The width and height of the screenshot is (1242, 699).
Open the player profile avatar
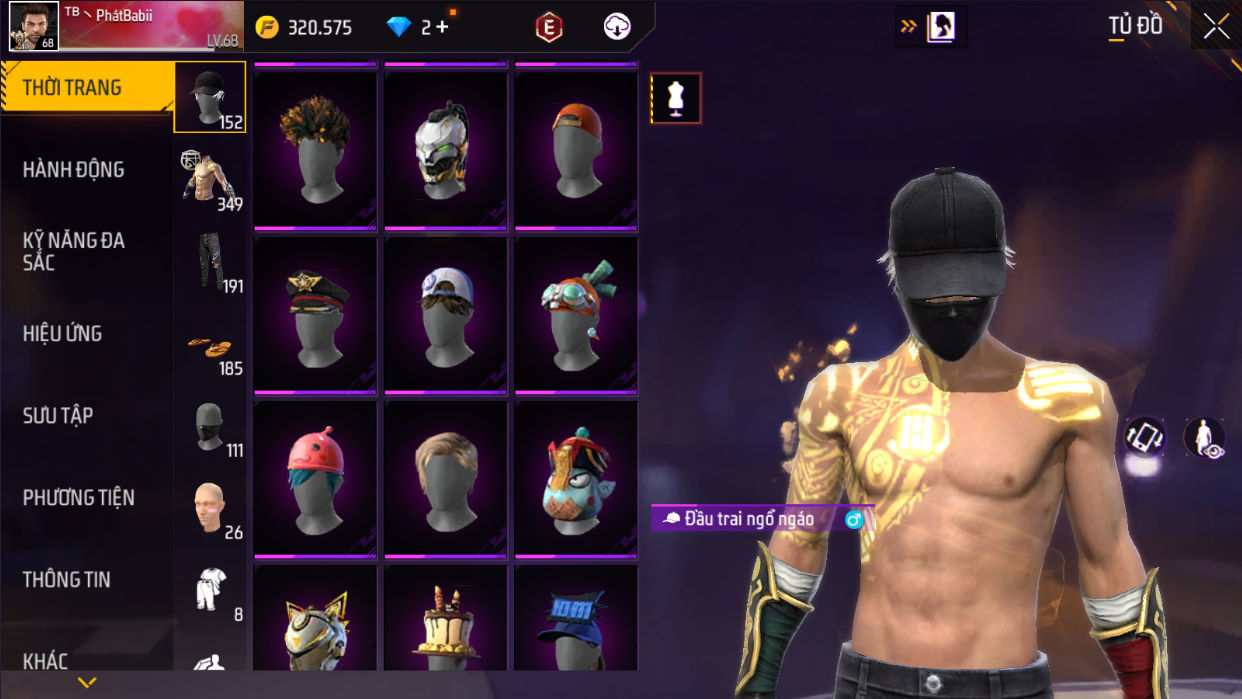[x=33, y=26]
